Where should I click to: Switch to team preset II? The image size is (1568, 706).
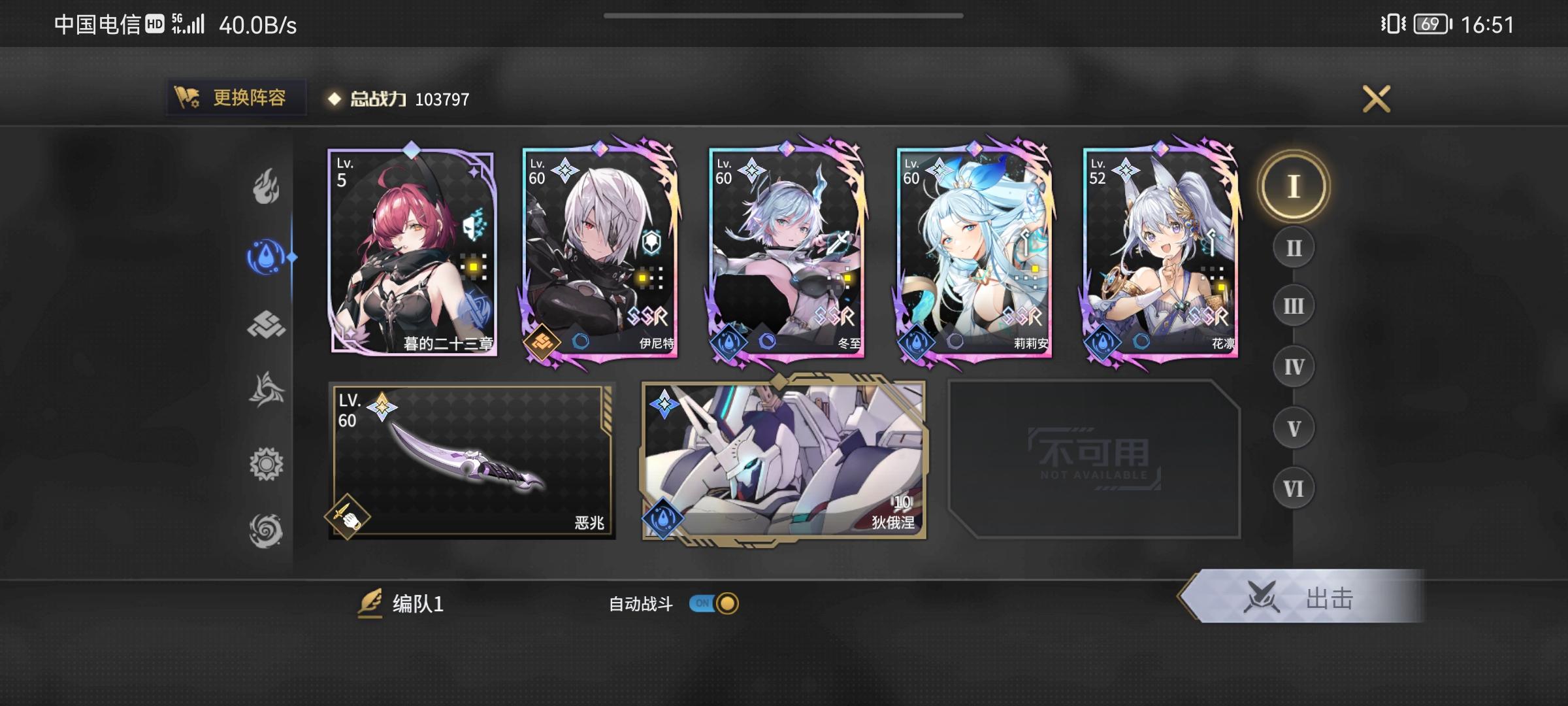[1292, 248]
